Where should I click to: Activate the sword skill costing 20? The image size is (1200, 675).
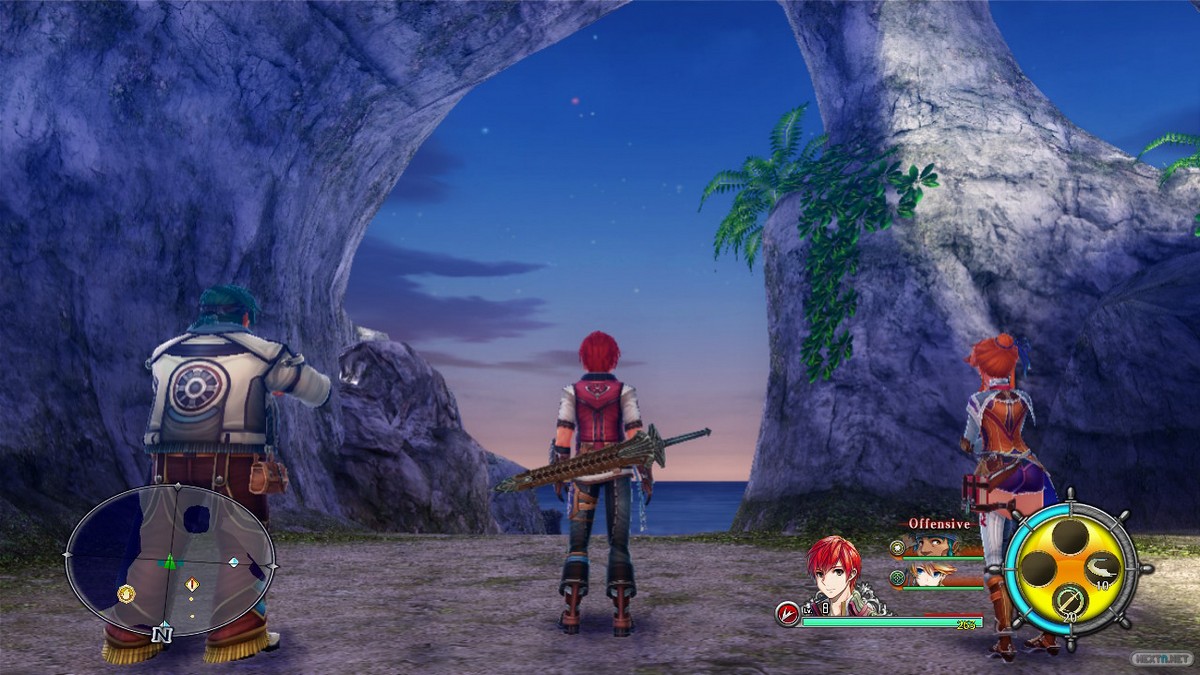(x=1069, y=600)
